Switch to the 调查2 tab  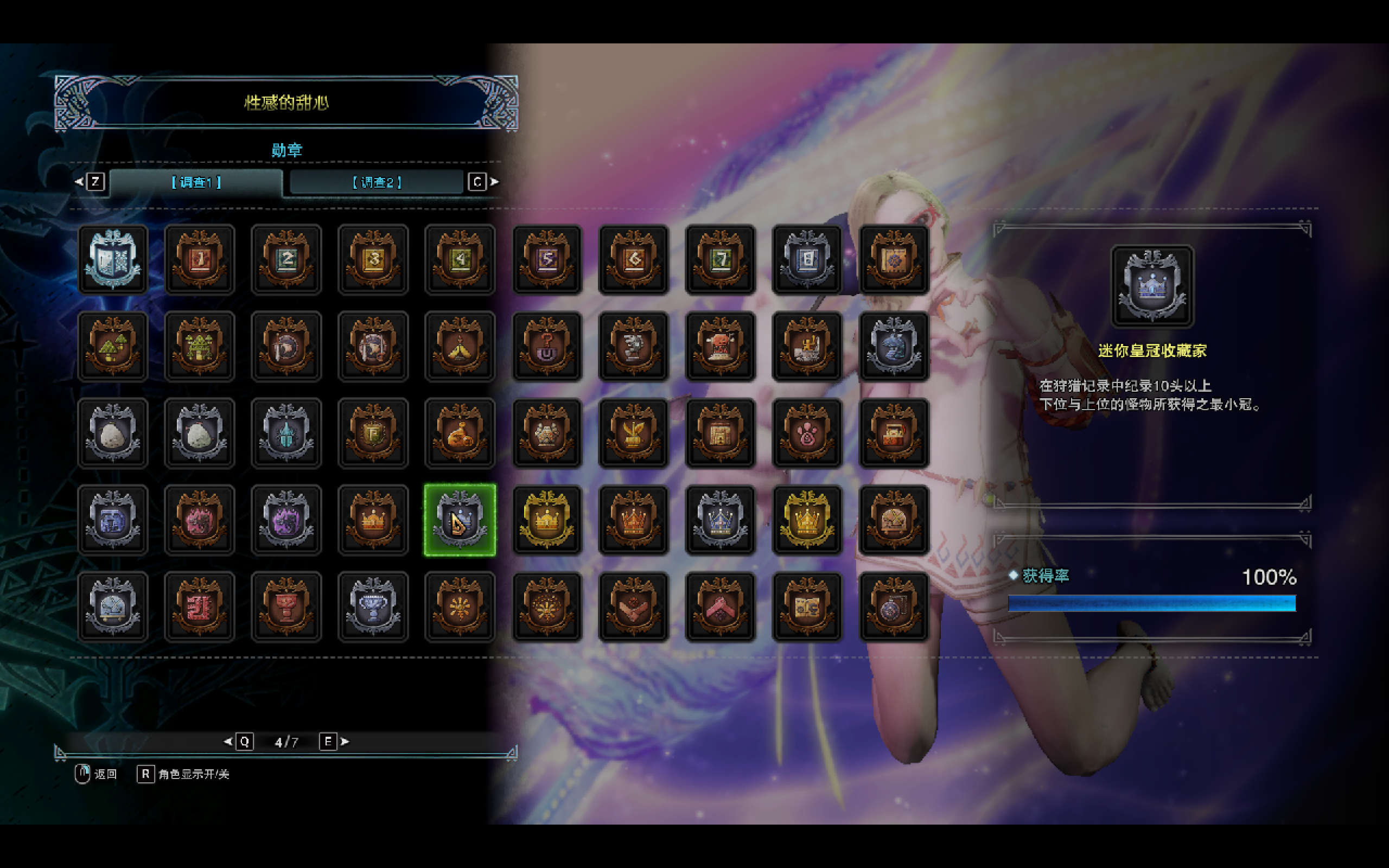coord(377,182)
